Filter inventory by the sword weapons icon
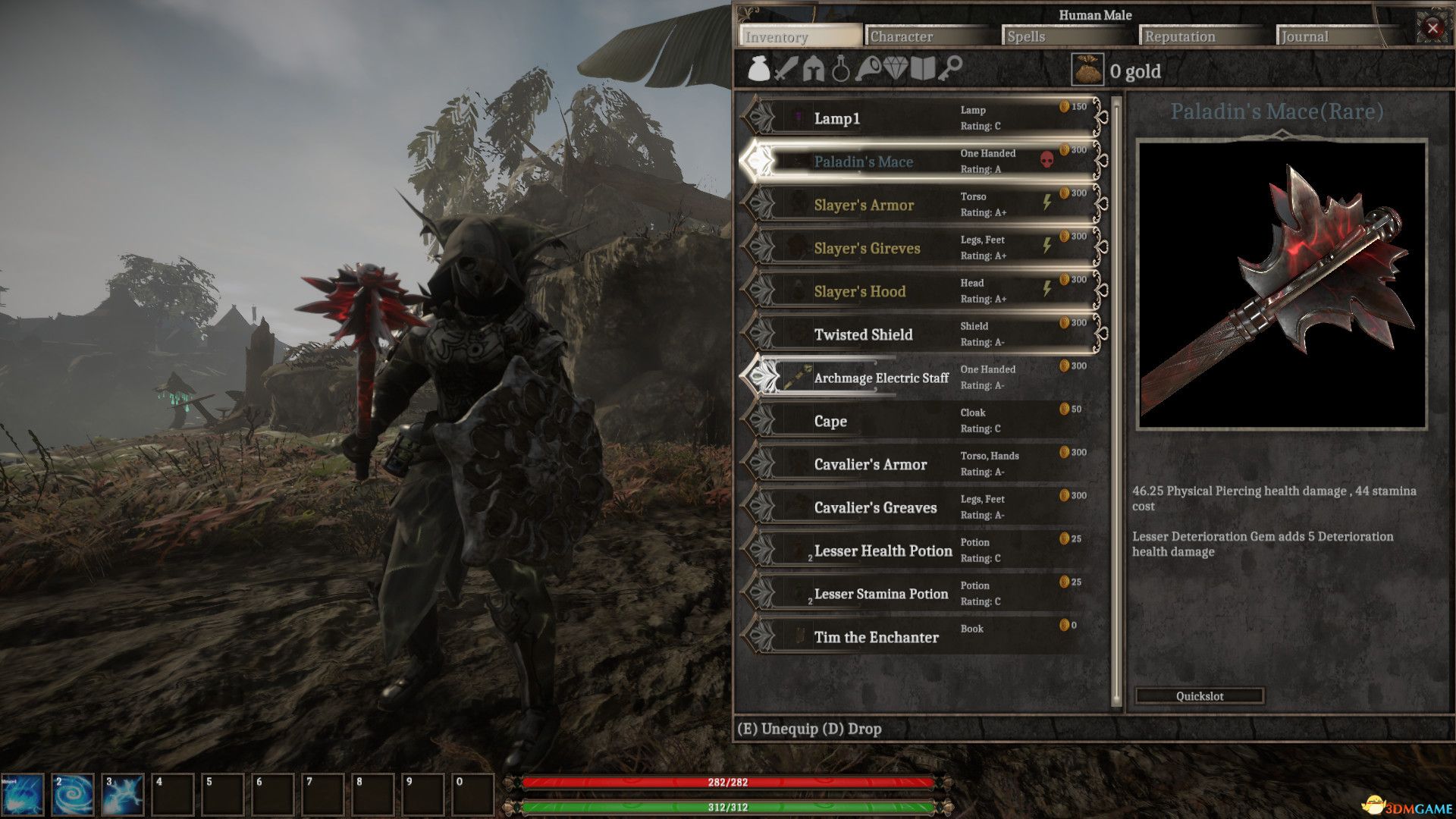 tap(786, 71)
